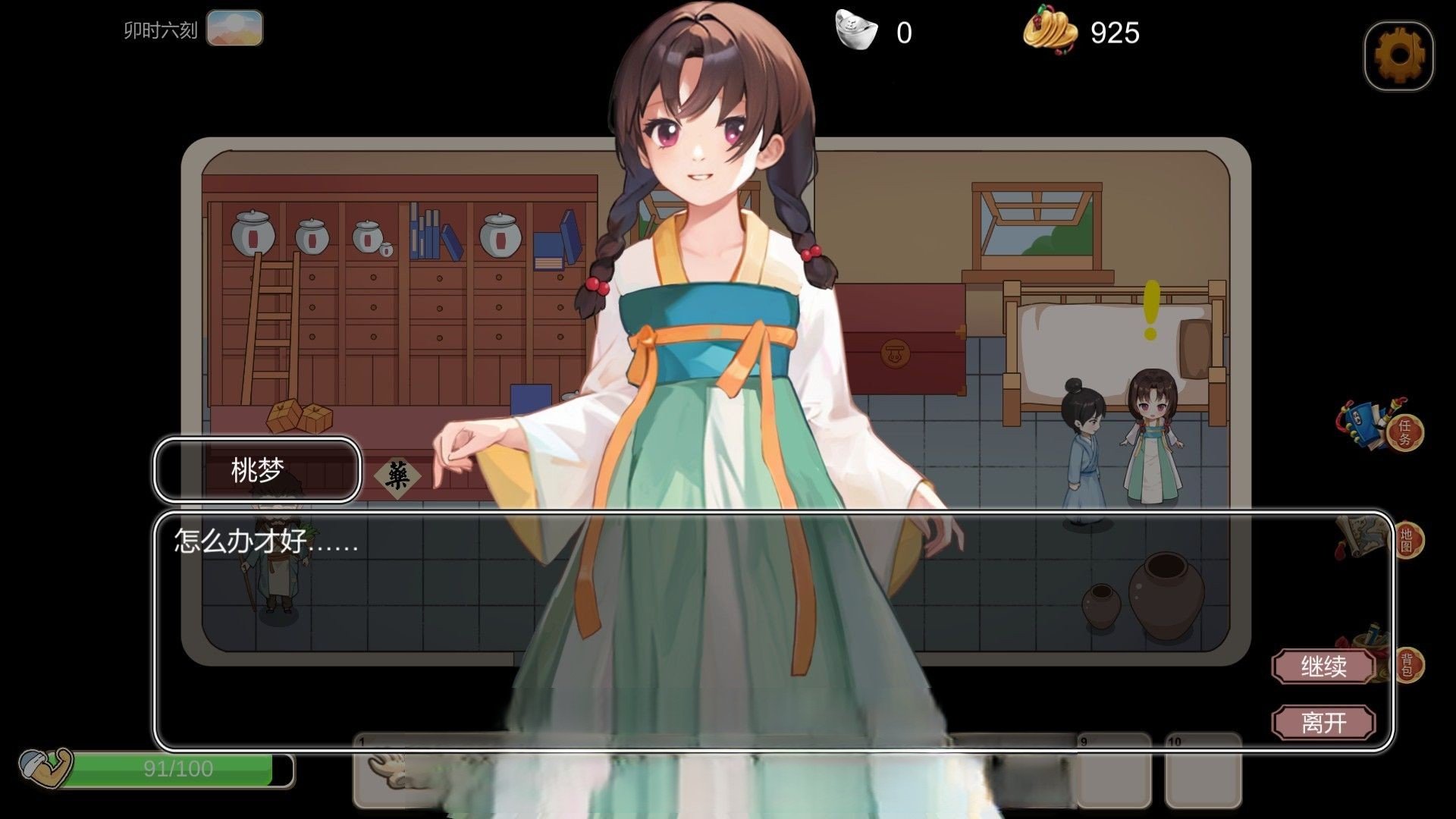Click the 药 medicine shop sign
The height and width of the screenshot is (819, 1456).
[398, 474]
